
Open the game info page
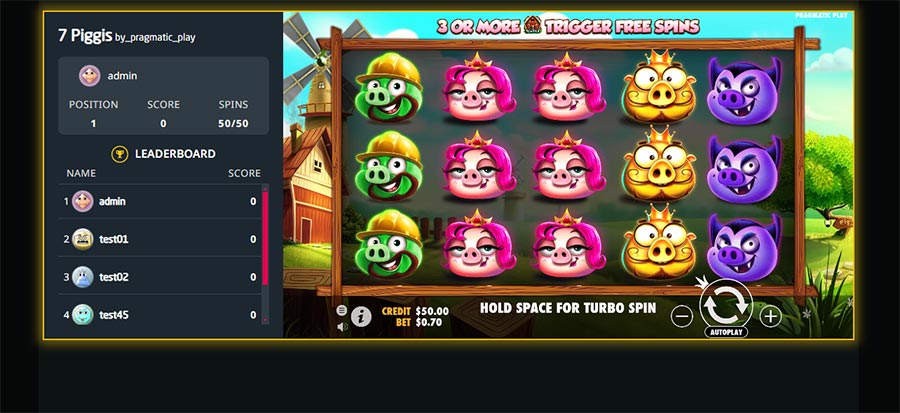point(361,316)
